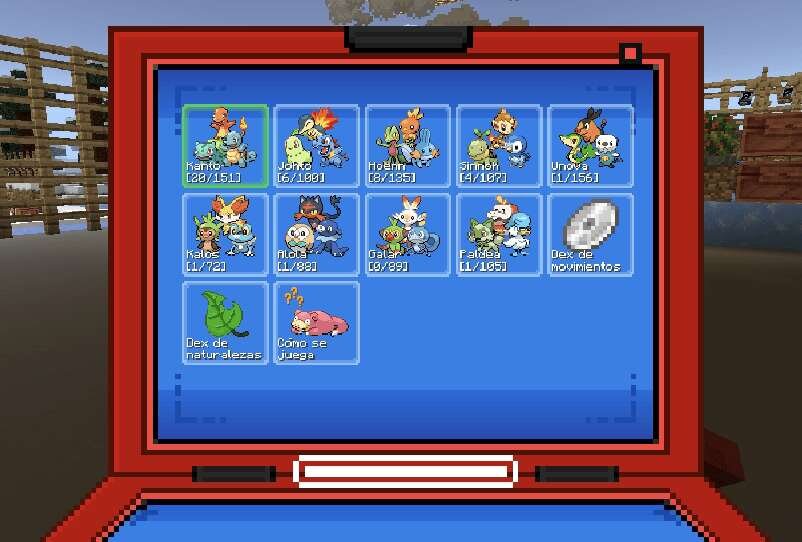This screenshot has height=542, width=802.
Task: Choose the Alola region tile
Action: click(x=316, y=234)
